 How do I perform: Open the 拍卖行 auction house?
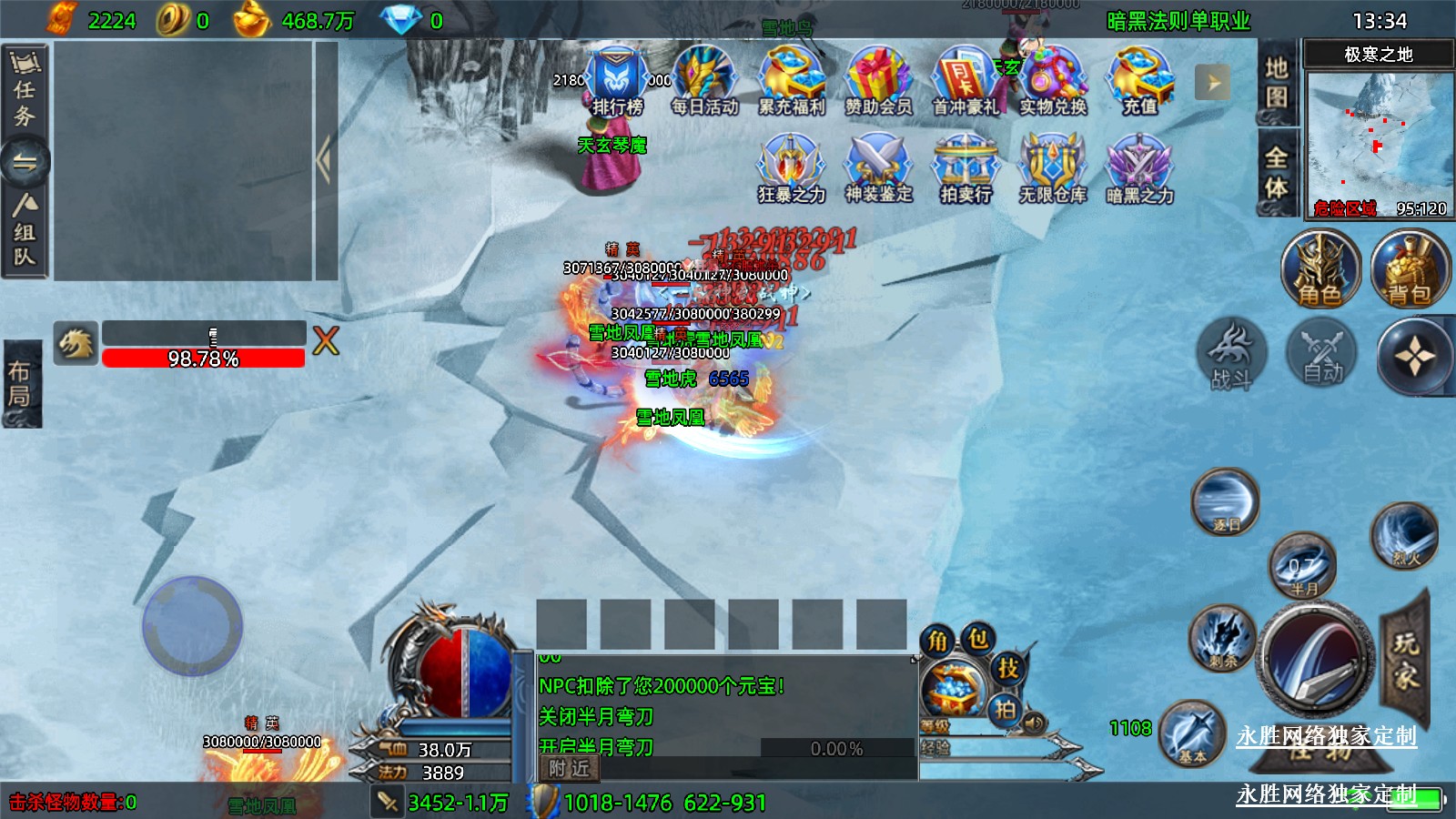coord(966,169)
